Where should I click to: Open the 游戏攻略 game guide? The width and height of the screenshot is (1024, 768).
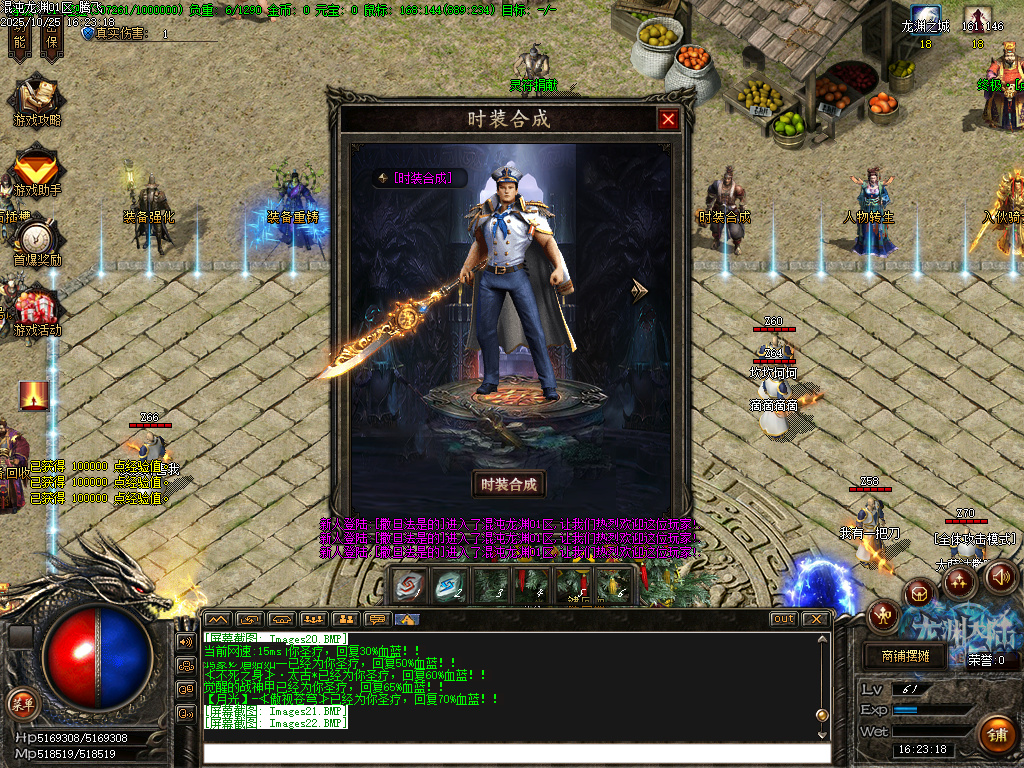[36, 102]
